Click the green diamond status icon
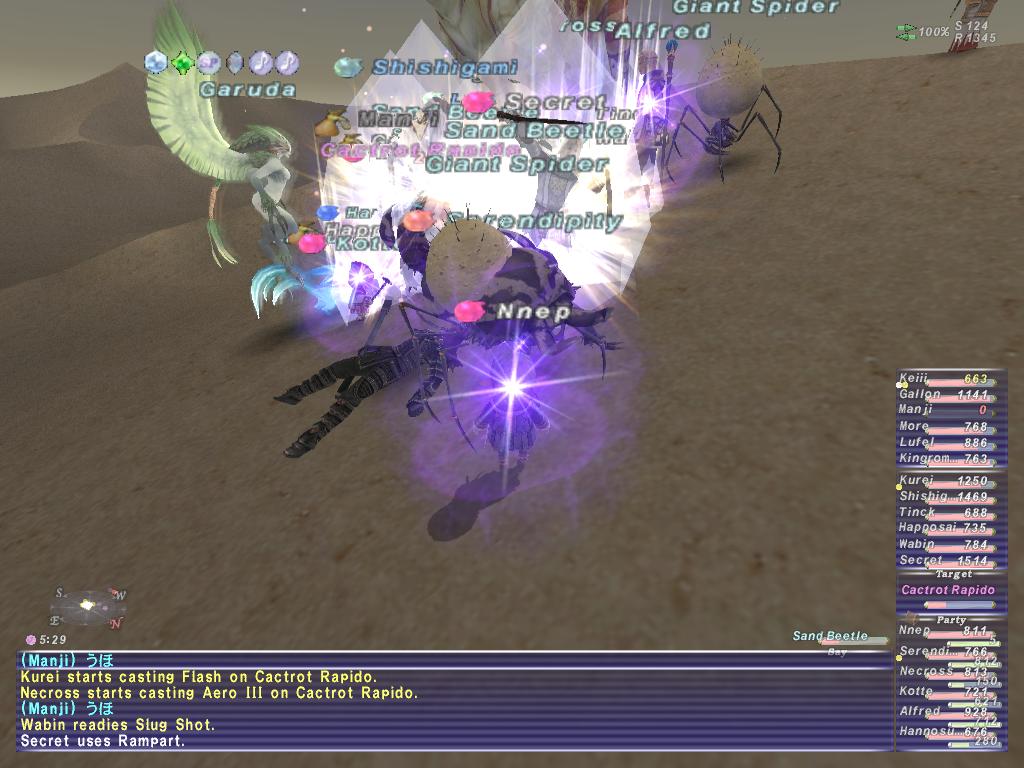The image size is (1024, 768). (x=182, y=63)
